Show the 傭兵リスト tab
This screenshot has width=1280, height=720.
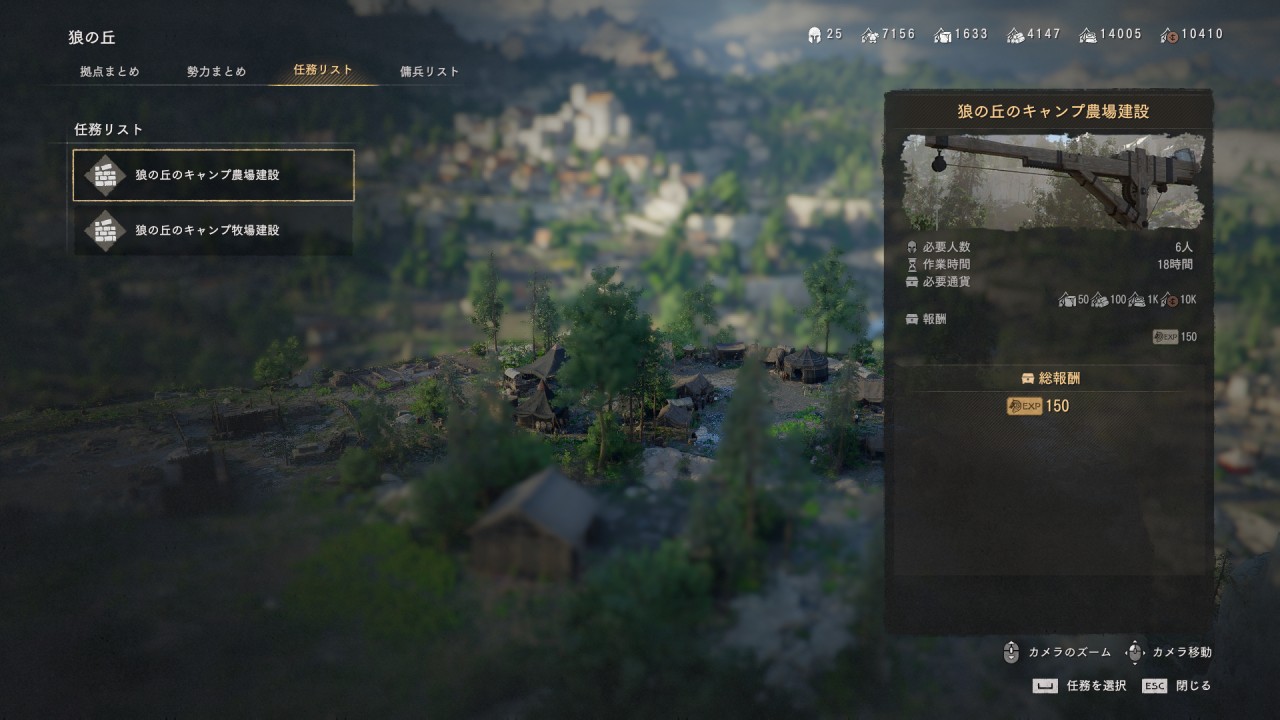[x=430, y=72]
